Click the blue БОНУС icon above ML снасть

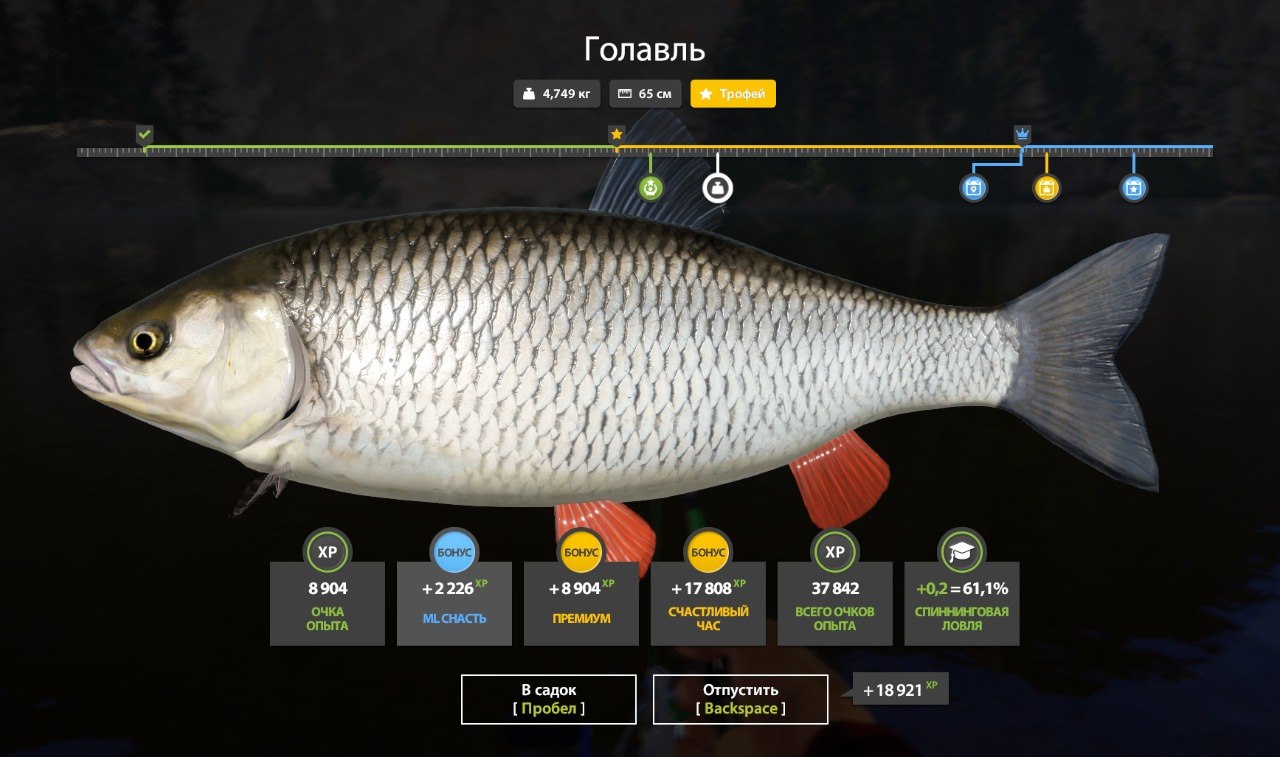pyautogui.click(x=454, y=550)
